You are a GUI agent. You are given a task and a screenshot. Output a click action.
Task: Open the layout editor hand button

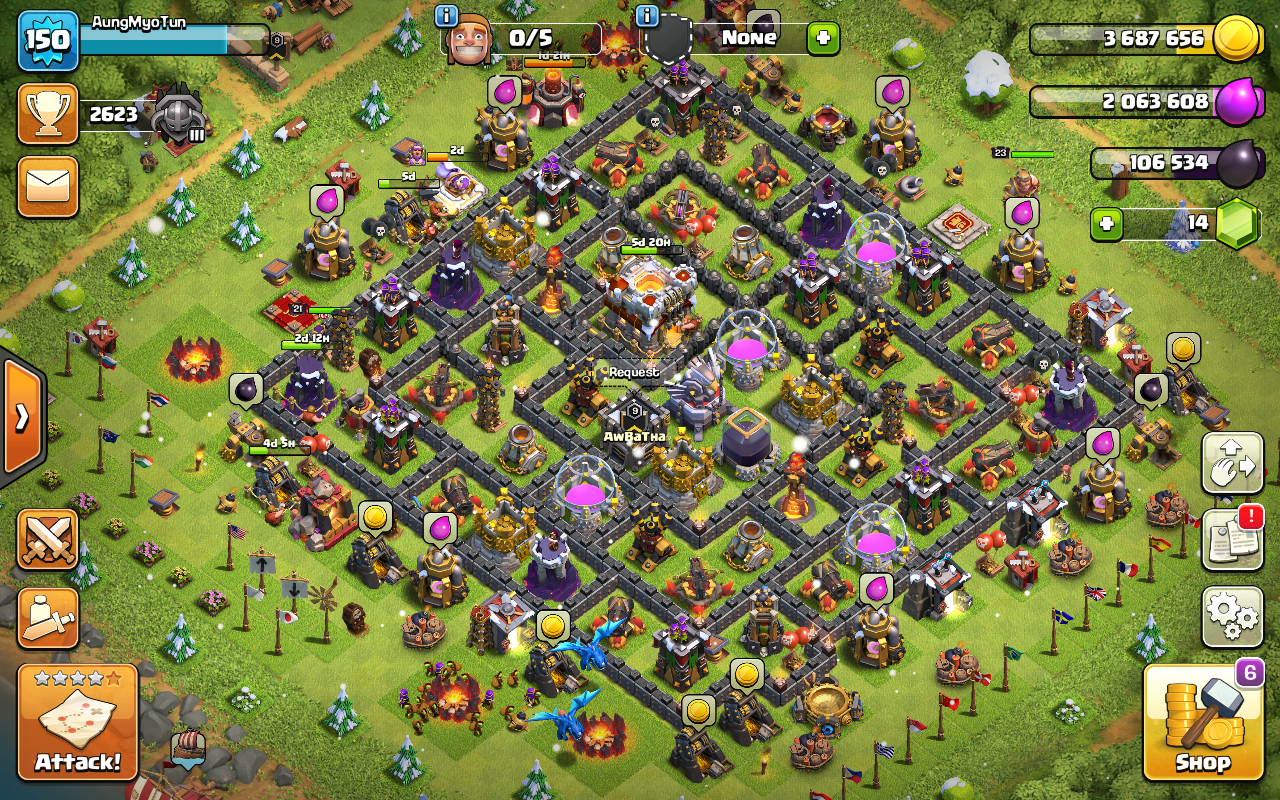(x=1232, y=464)
